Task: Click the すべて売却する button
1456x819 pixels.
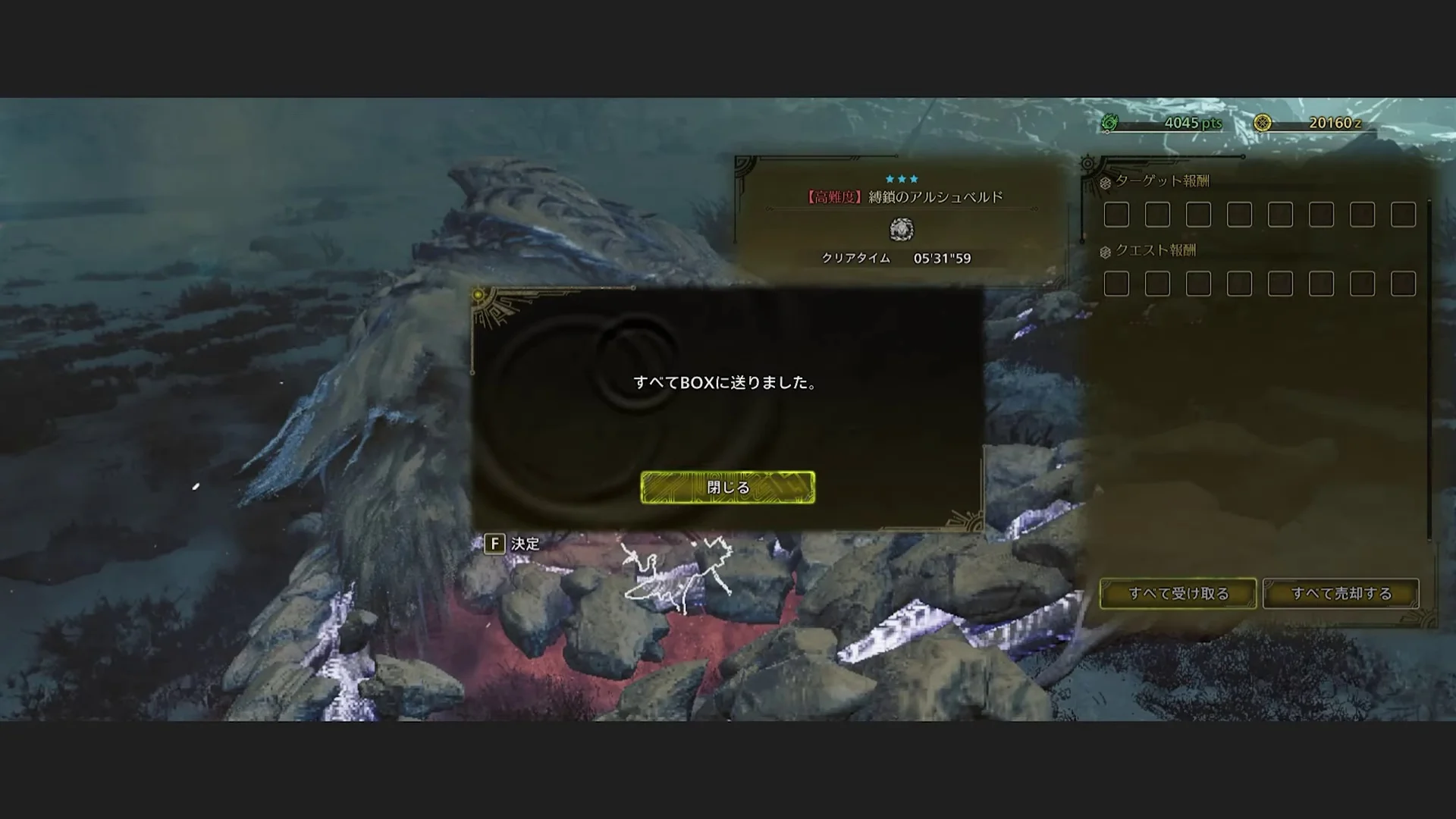Action: click(x=1341, y=593)
